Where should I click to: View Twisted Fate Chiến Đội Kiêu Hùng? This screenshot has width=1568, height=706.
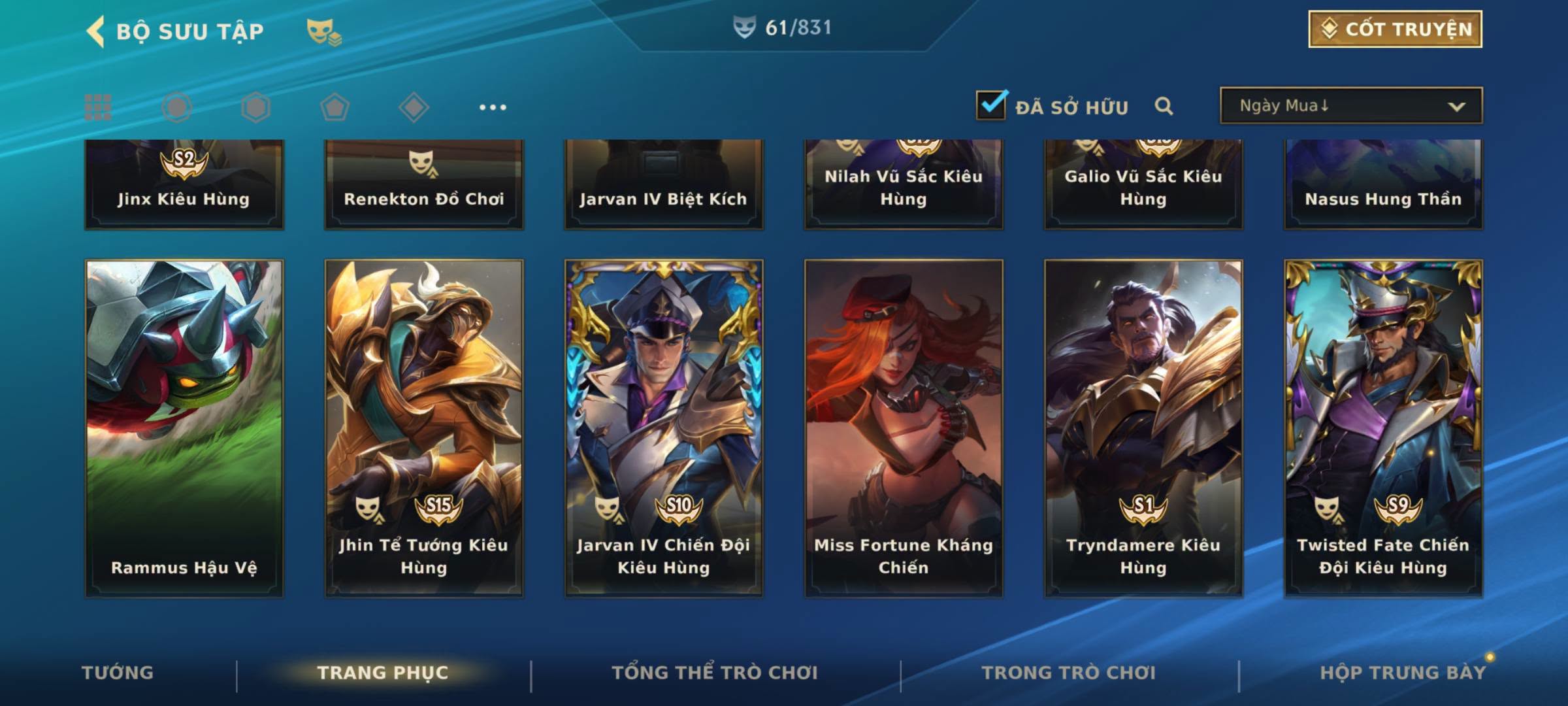(x=1383, y=428)
